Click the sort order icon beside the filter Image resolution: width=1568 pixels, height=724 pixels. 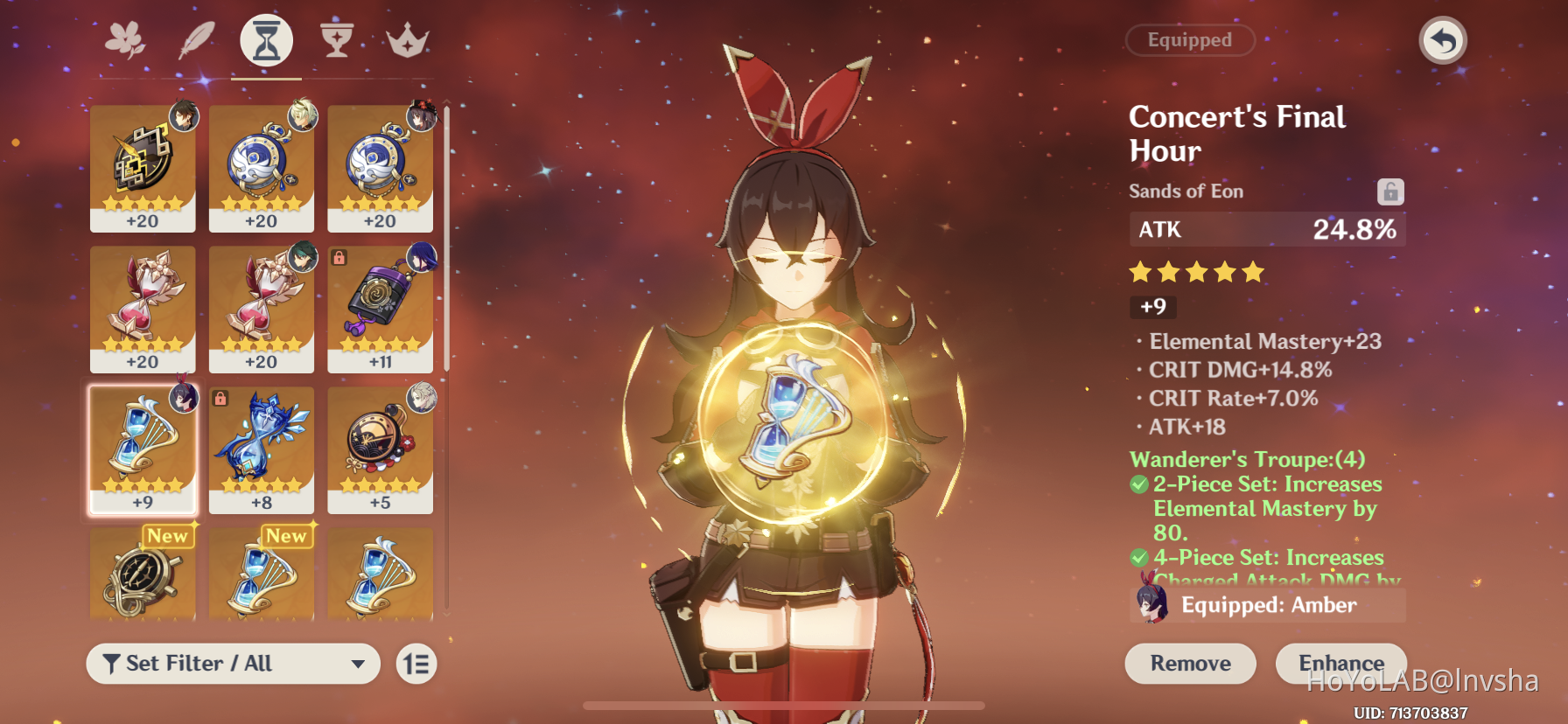click(416, 664)
